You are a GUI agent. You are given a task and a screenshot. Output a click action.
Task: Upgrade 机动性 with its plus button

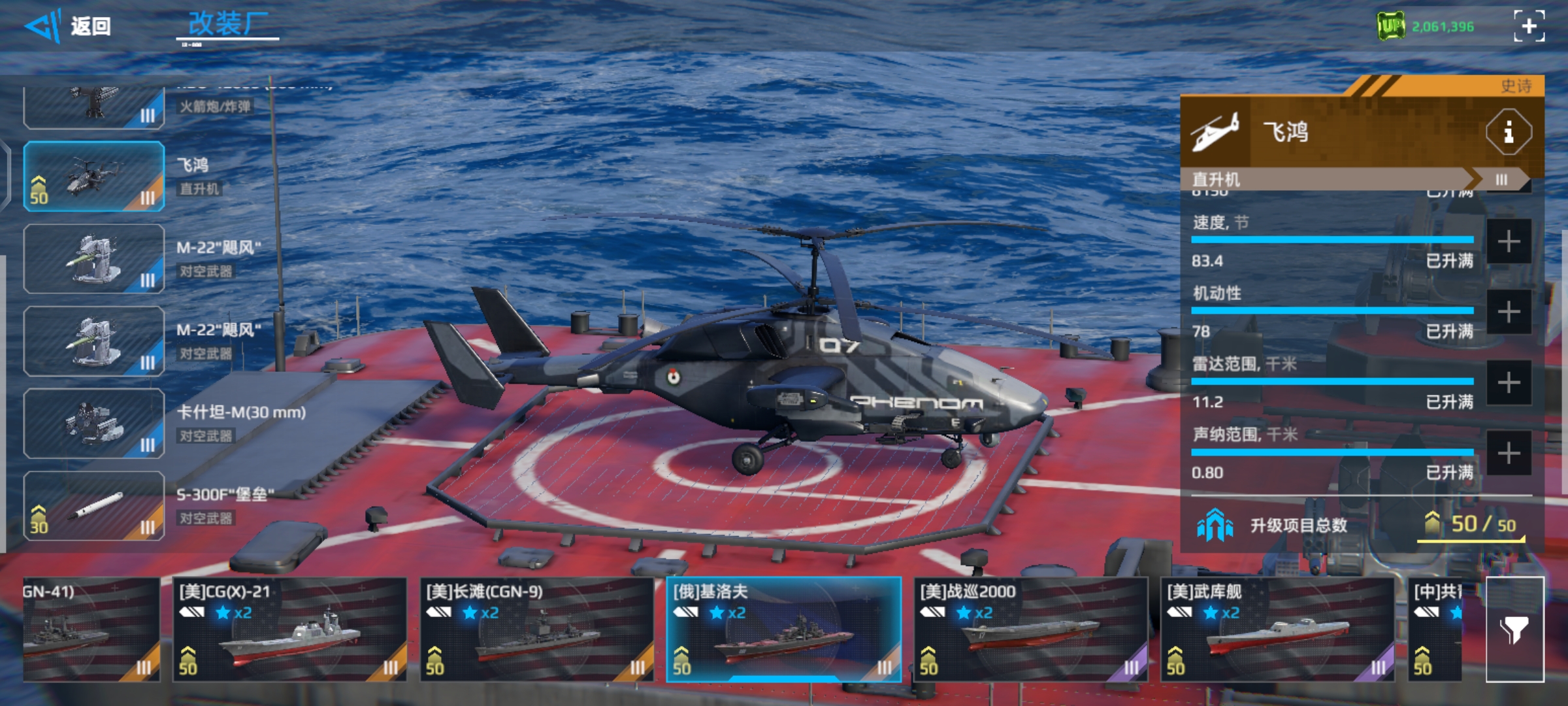click(x=1509, y=312)
